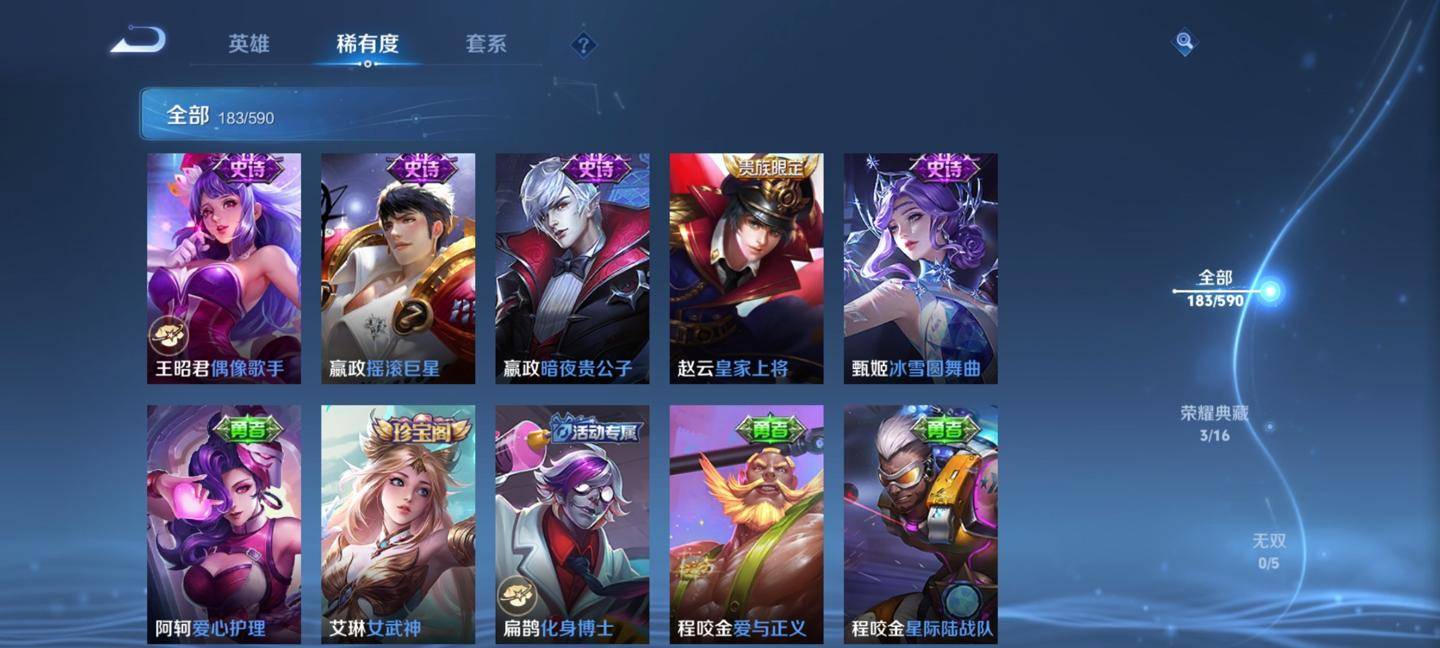The height and width of the screenshot is (648, 1440).
Task: Open 嬴政 暗夜贵公子 skin card
Action: (x=572, y=268)
